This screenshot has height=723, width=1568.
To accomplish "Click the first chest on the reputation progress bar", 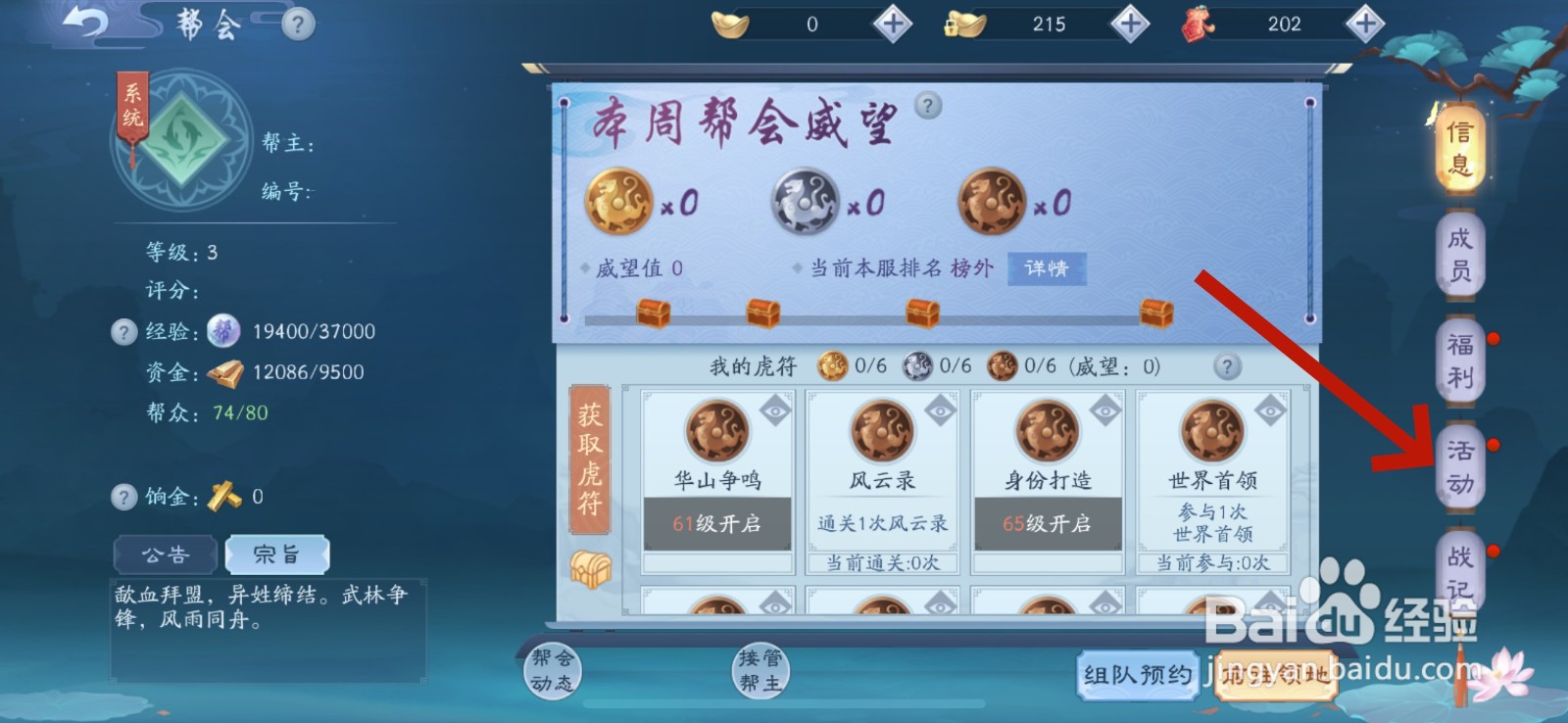I will [653, 311].
